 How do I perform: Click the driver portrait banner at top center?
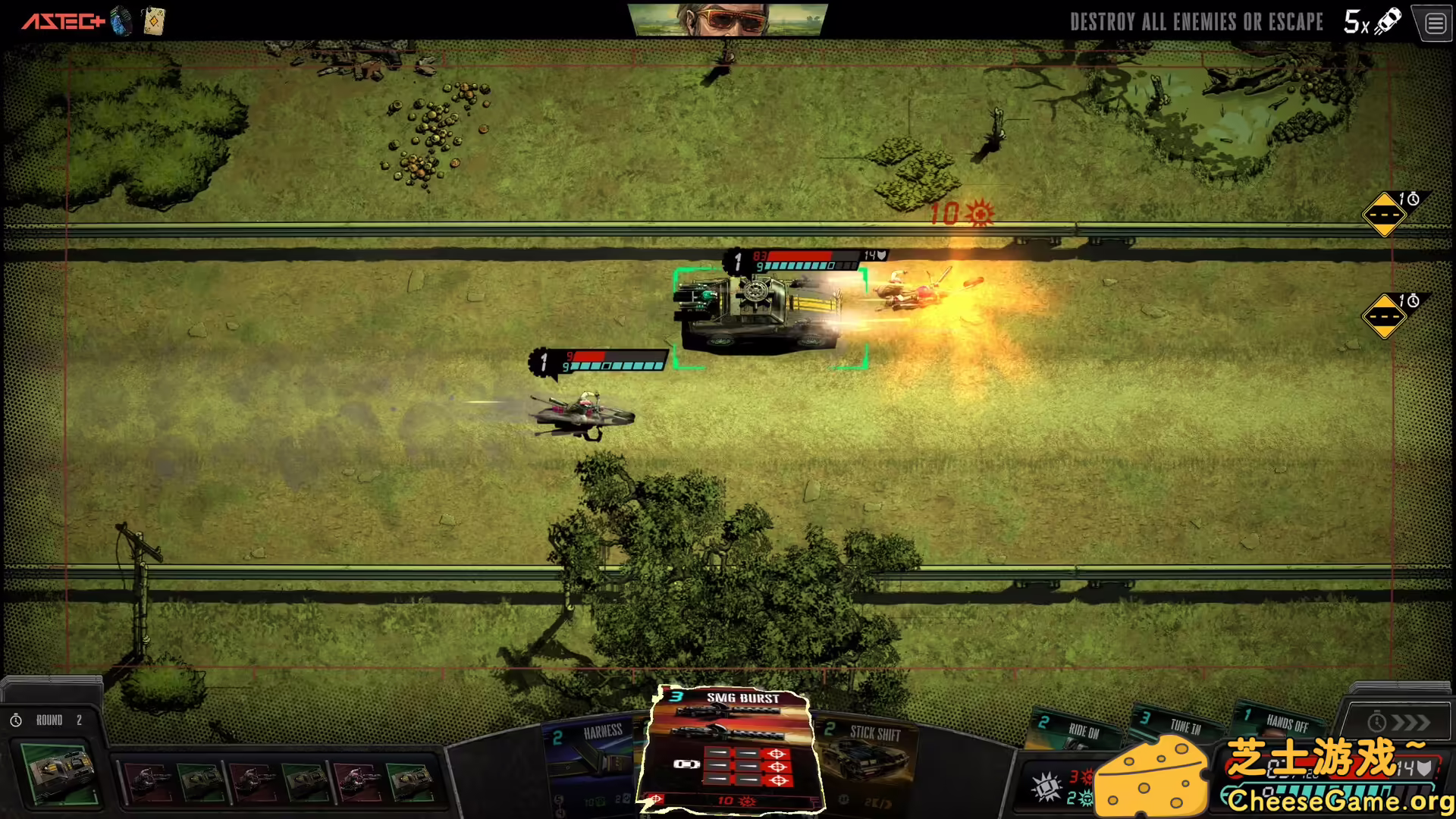tap(728, 20)
